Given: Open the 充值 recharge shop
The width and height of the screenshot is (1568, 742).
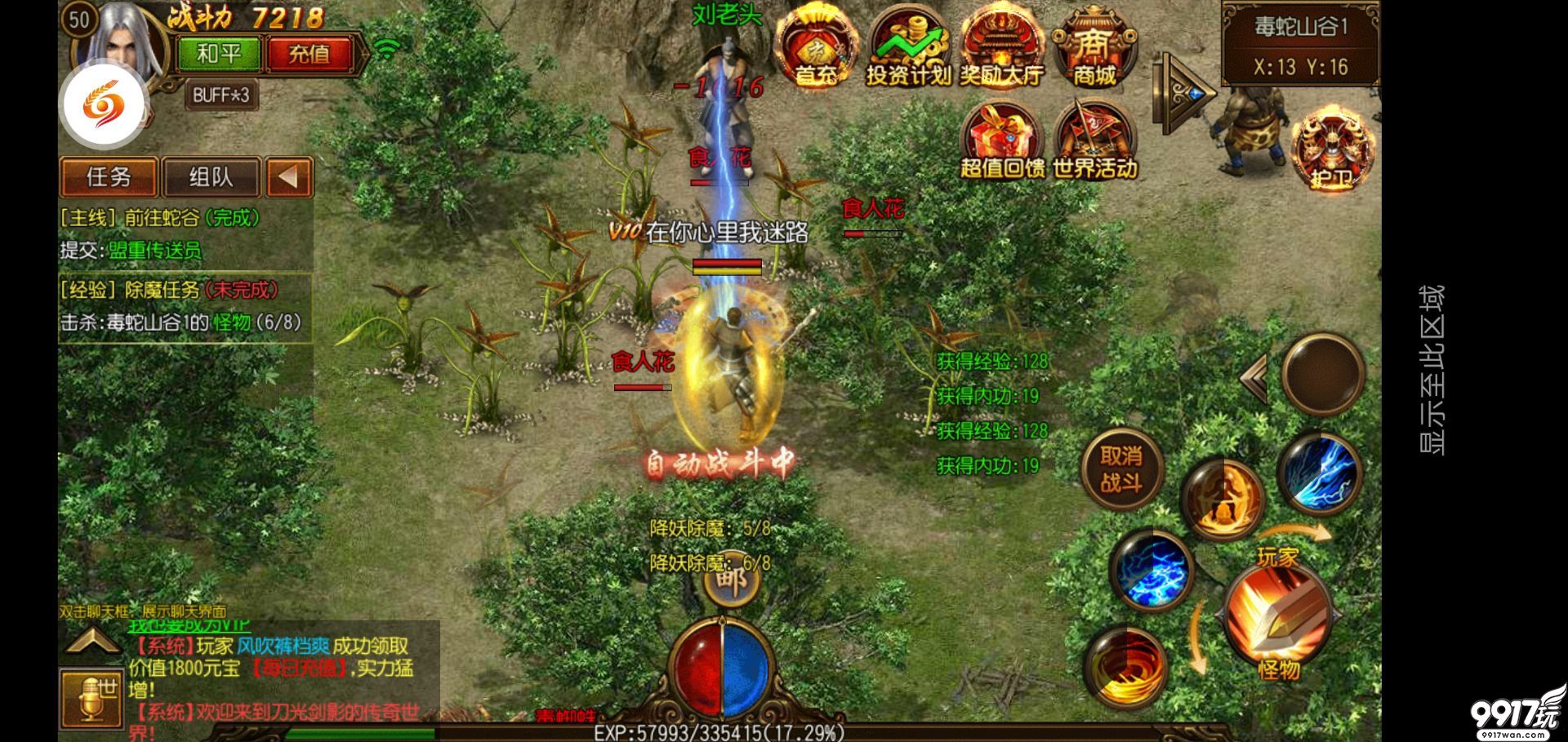Looking at the screenshot, I should tap(309, 55).
